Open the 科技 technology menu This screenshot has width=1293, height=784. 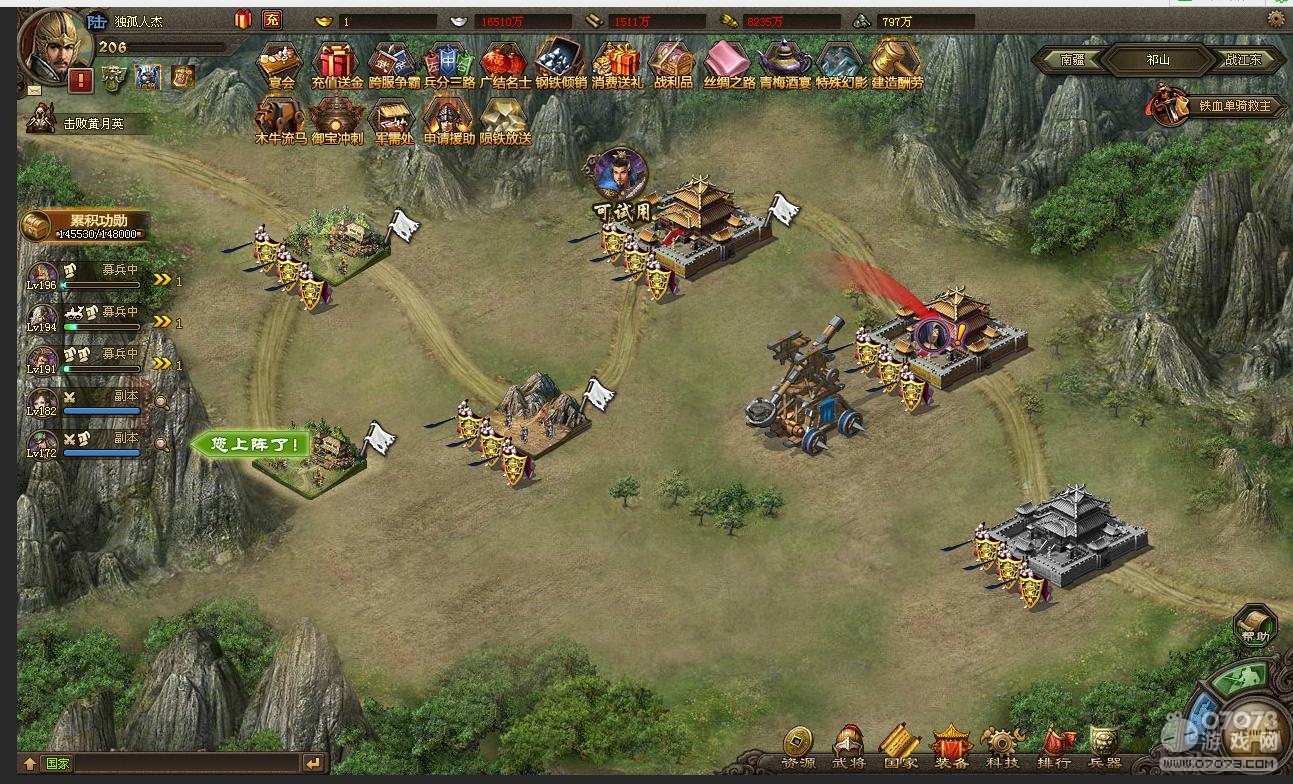1001,745
